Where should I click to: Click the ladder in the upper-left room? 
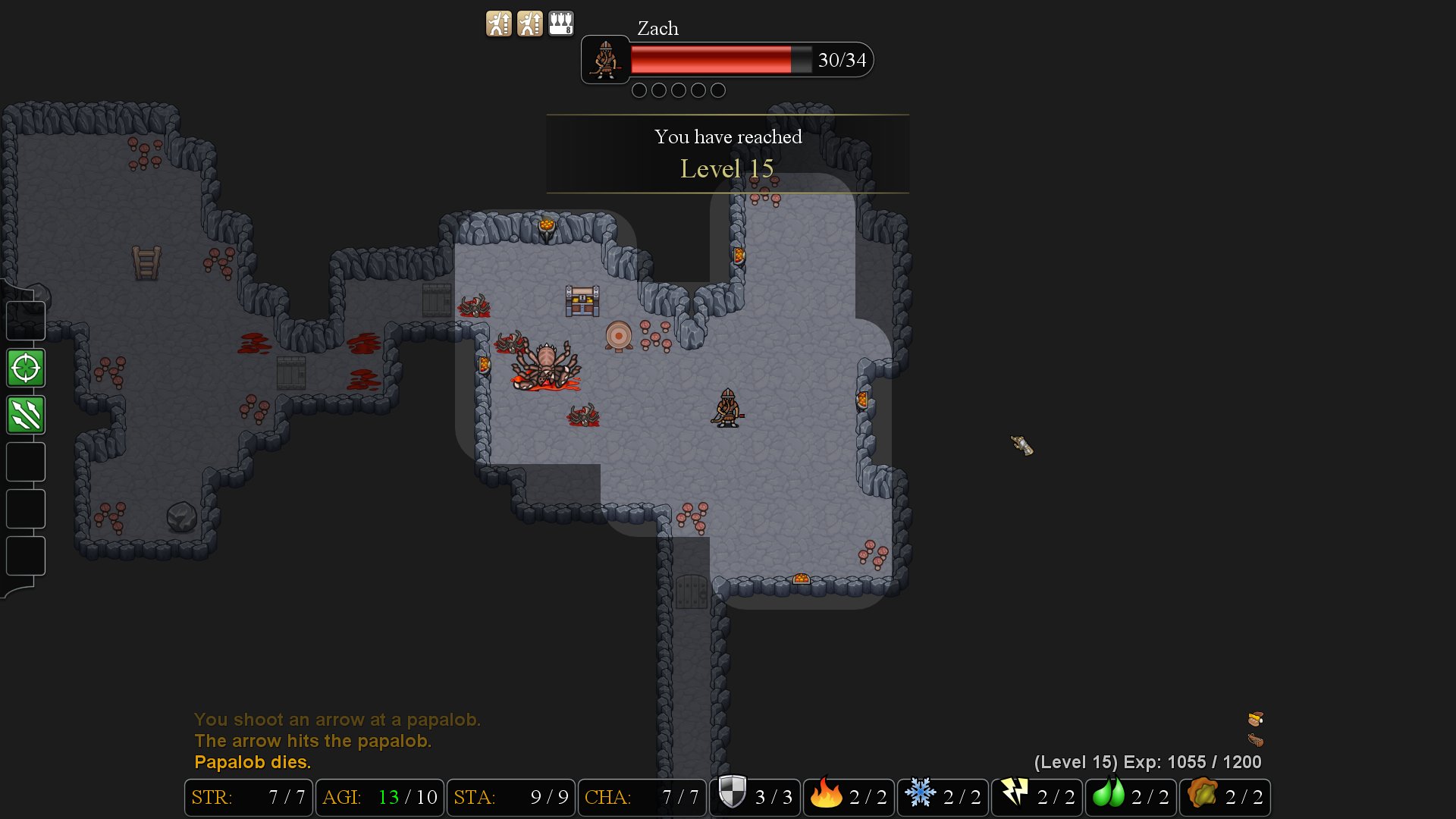point(146,262)
